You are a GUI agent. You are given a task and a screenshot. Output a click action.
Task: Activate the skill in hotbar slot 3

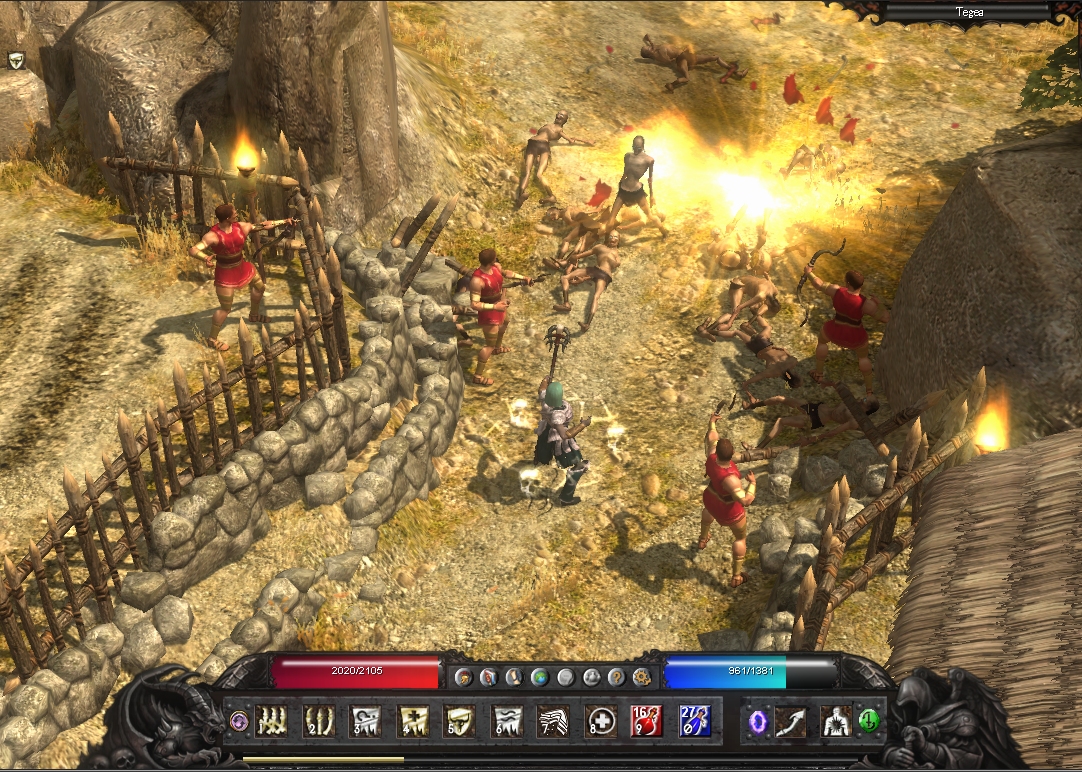(x=365, y=720)
